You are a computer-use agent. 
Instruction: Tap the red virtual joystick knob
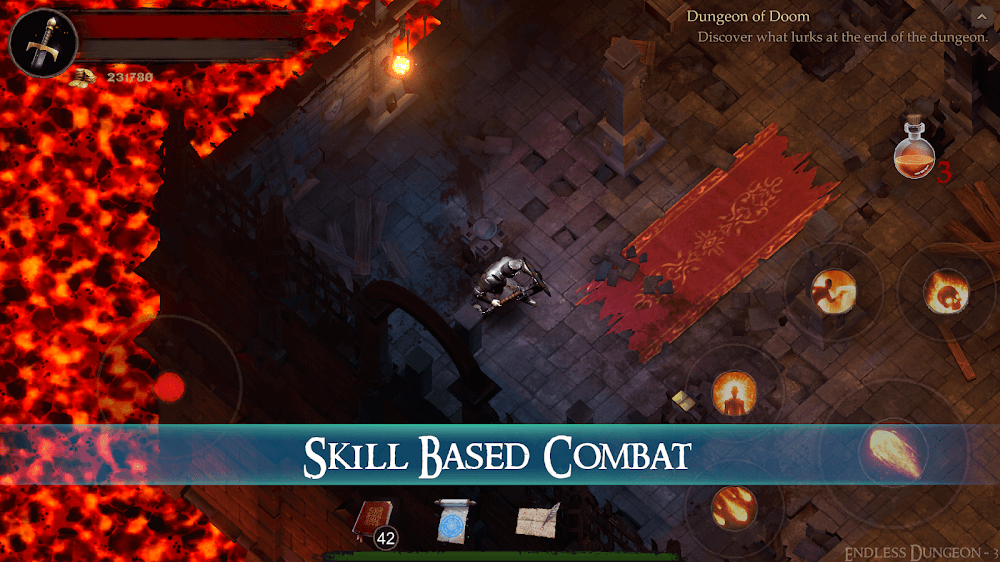pyautogui.click(x=171, y=387)
